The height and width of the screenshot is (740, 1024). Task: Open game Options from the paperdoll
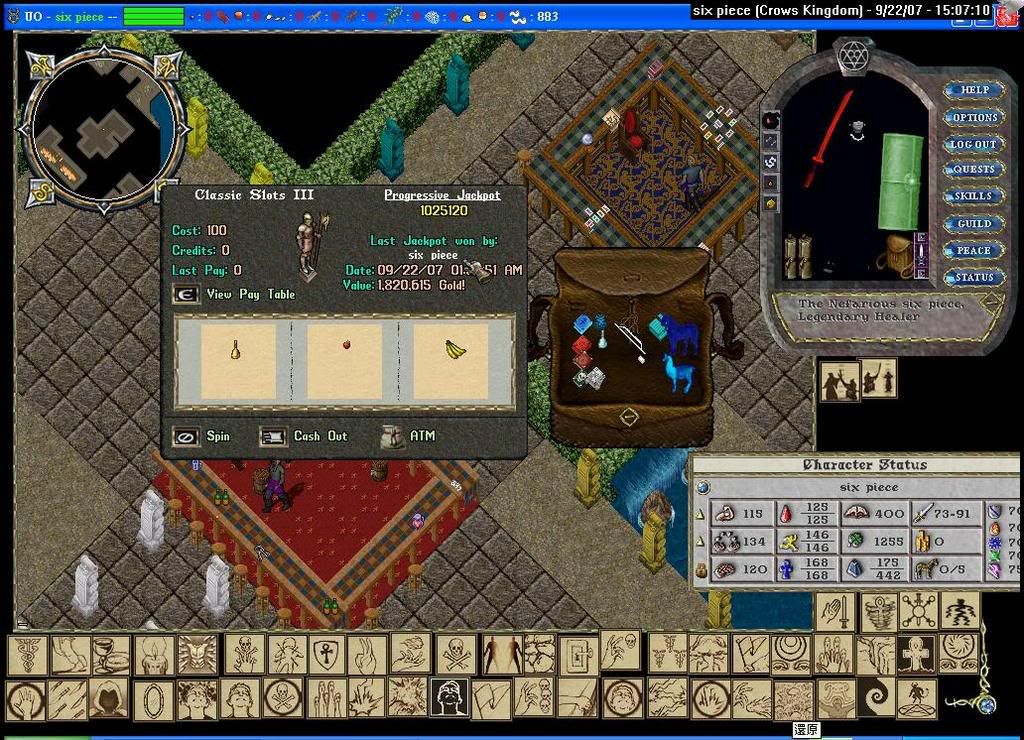tap(974, 117)
